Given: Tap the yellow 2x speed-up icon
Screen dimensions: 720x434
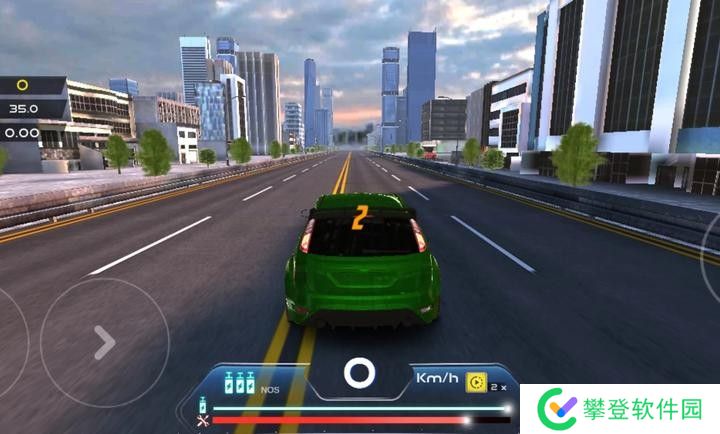Looking at the screenshot, I should point(476,383).
